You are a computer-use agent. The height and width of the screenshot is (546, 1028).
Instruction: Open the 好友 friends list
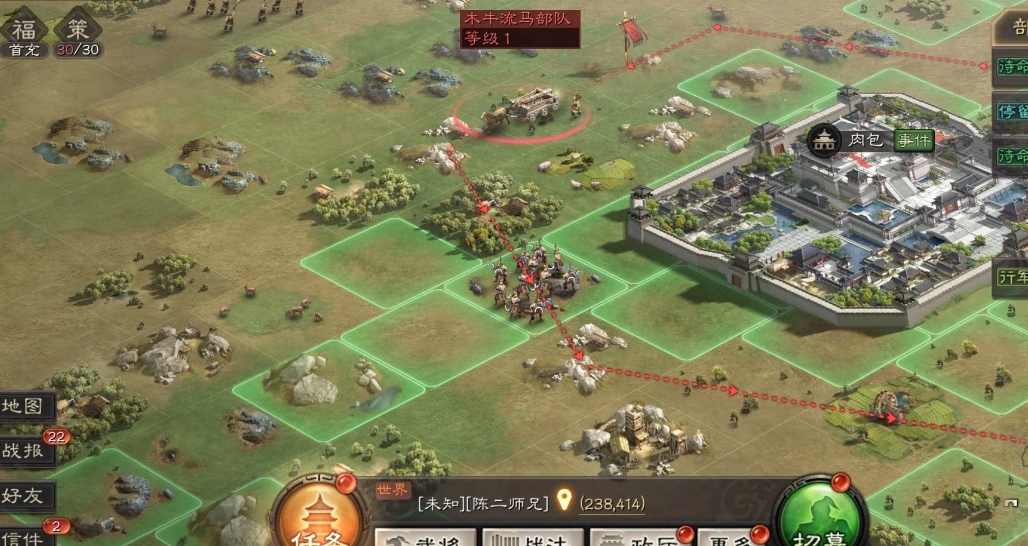[x=25, y=495]
